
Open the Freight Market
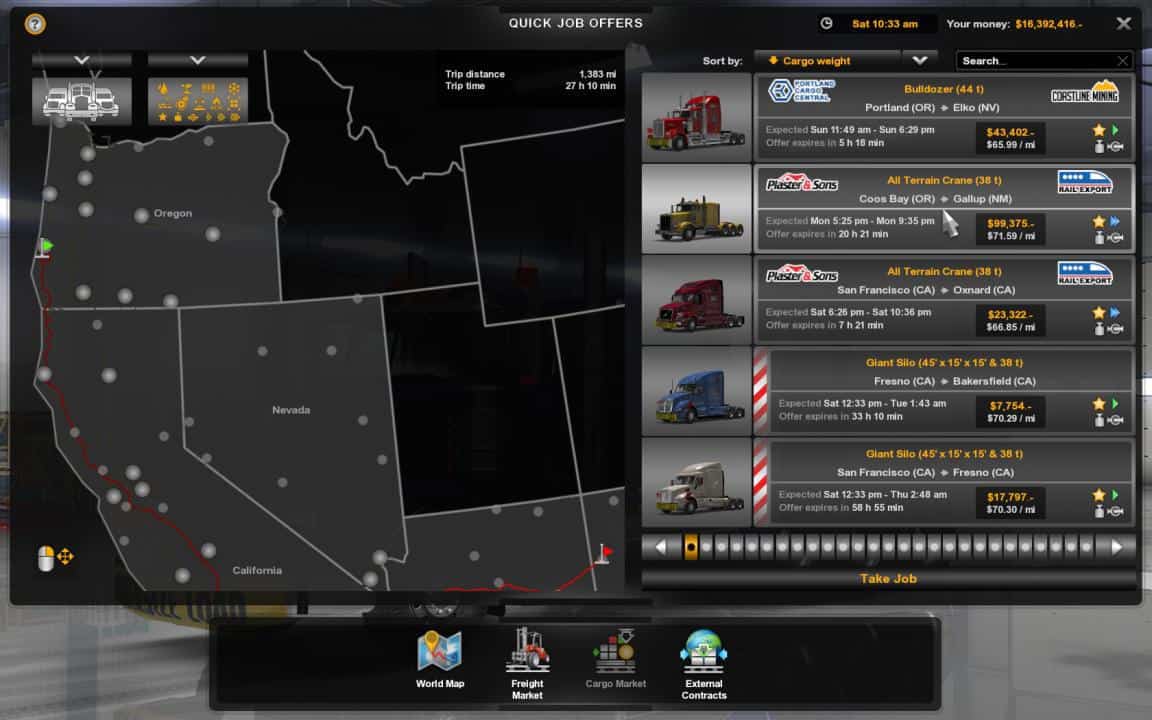pyautogui.click(x=527, y=660)
